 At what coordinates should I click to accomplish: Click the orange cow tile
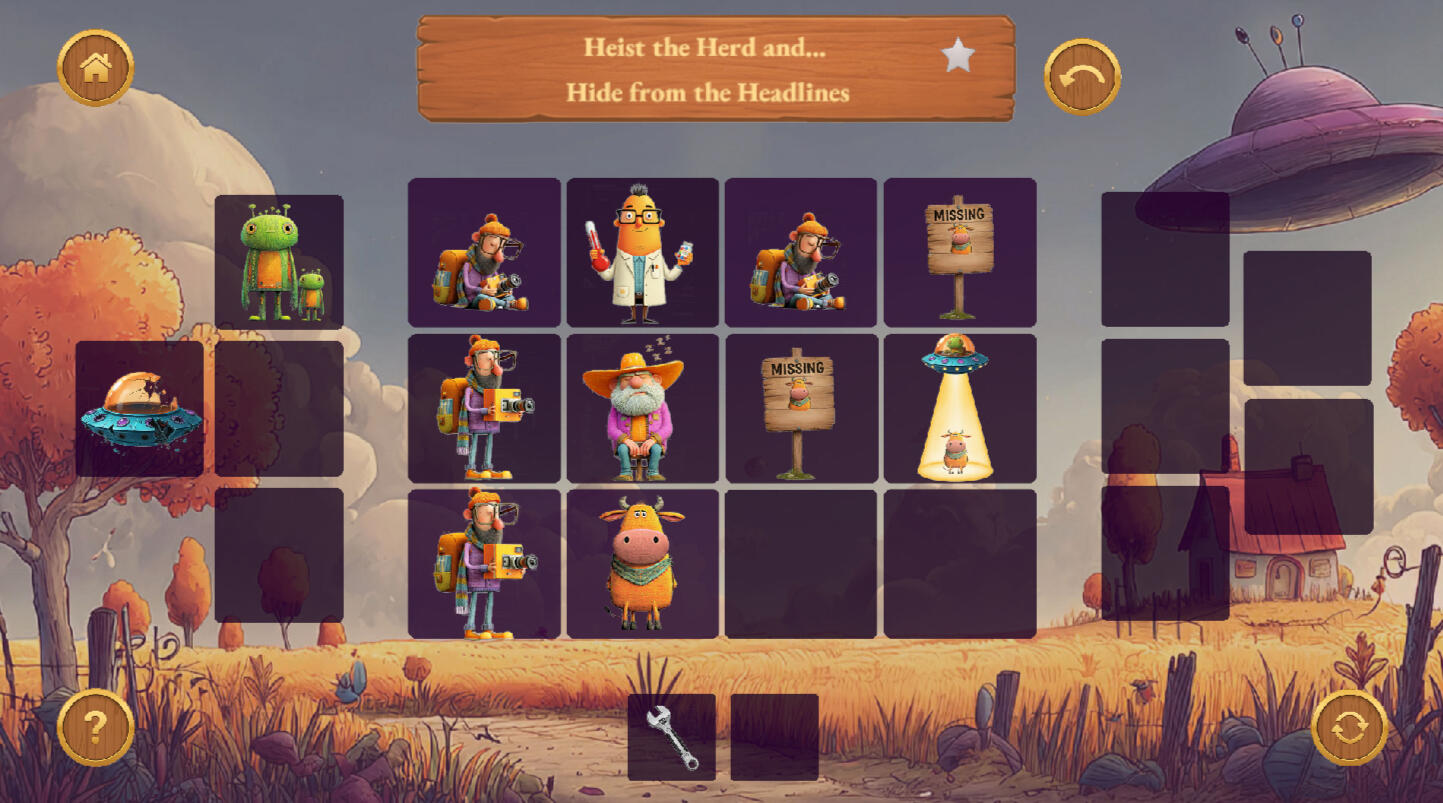pos(642,563)
